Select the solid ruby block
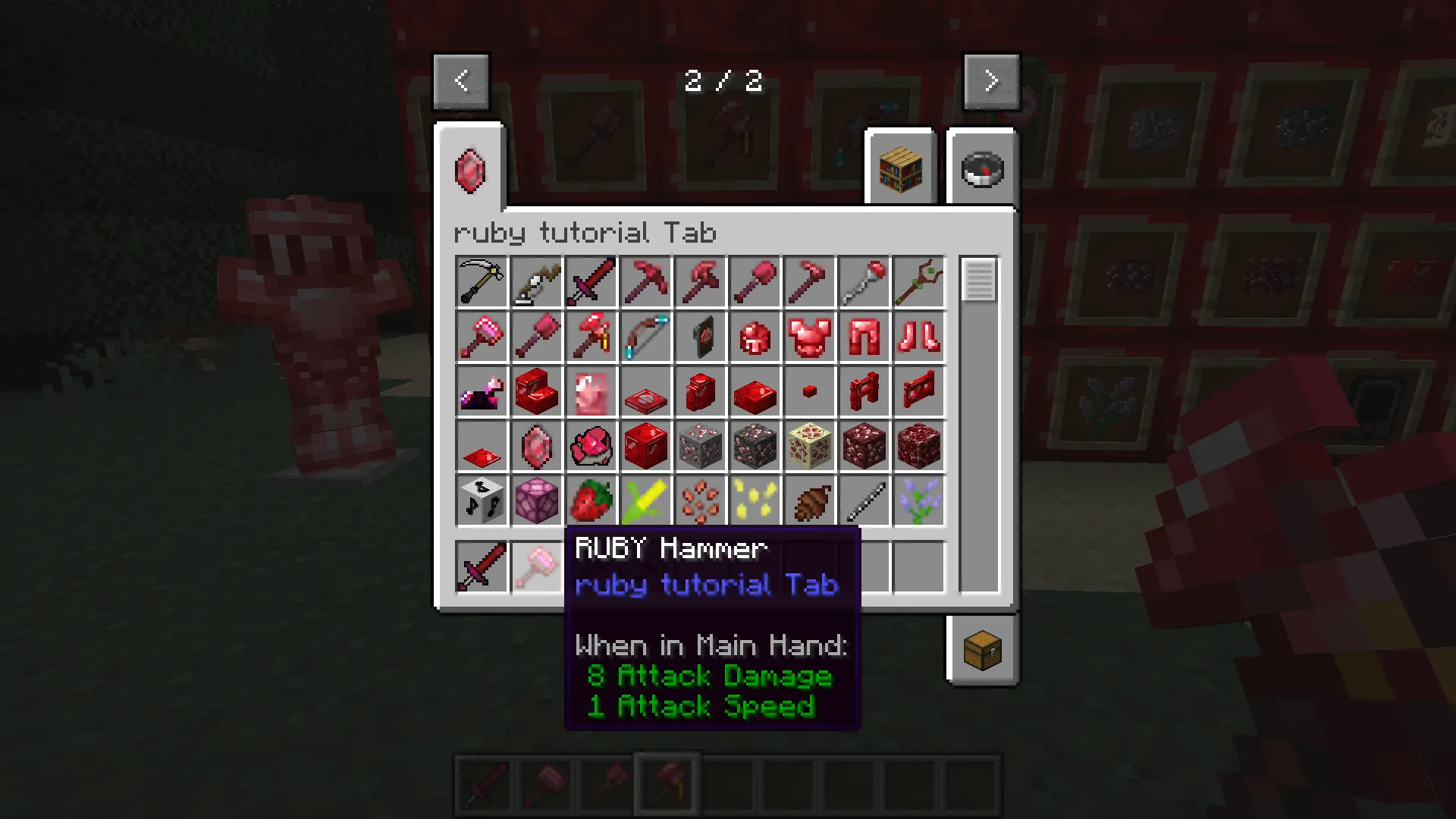The height and width of the screenshot is (819, 1456). [645, 445]
